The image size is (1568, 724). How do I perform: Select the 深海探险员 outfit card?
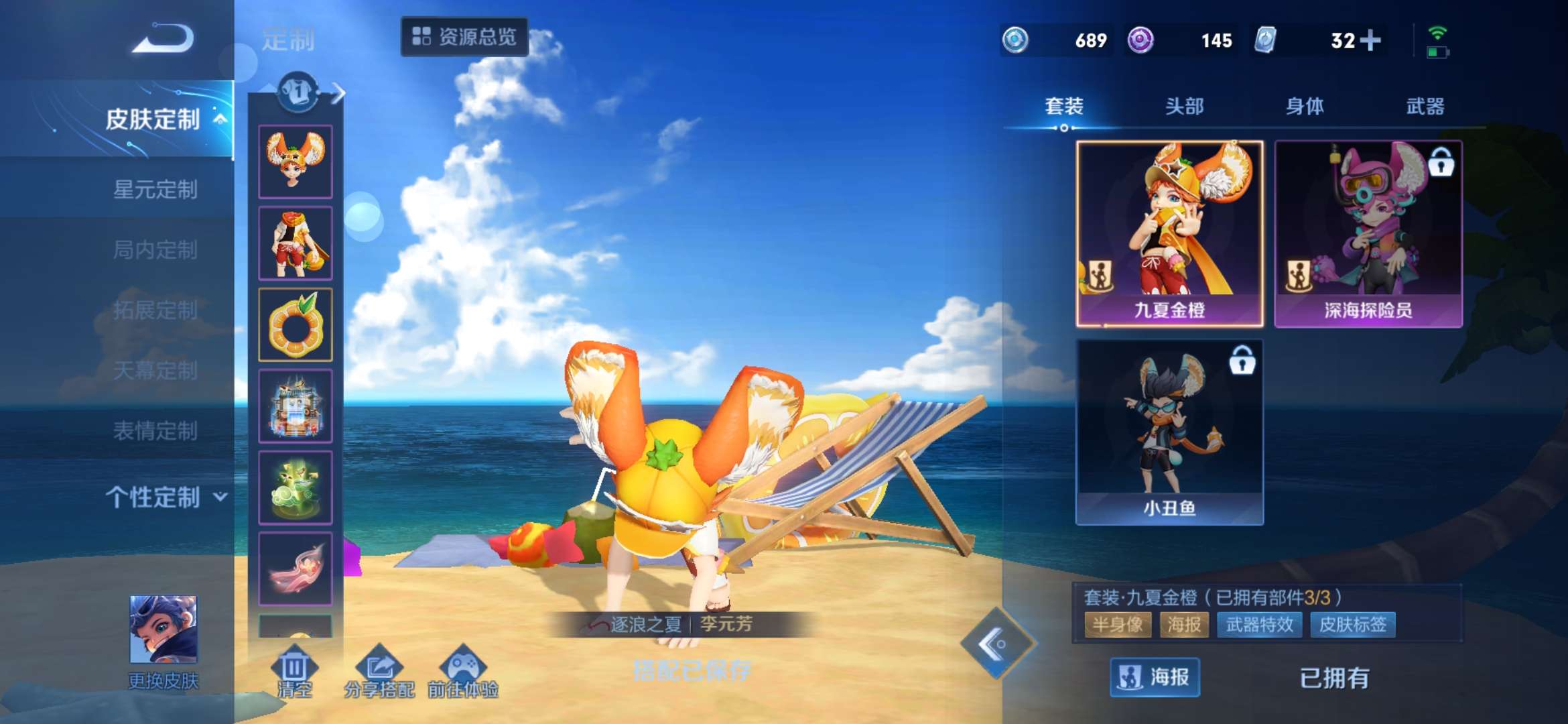[1368, 233]
